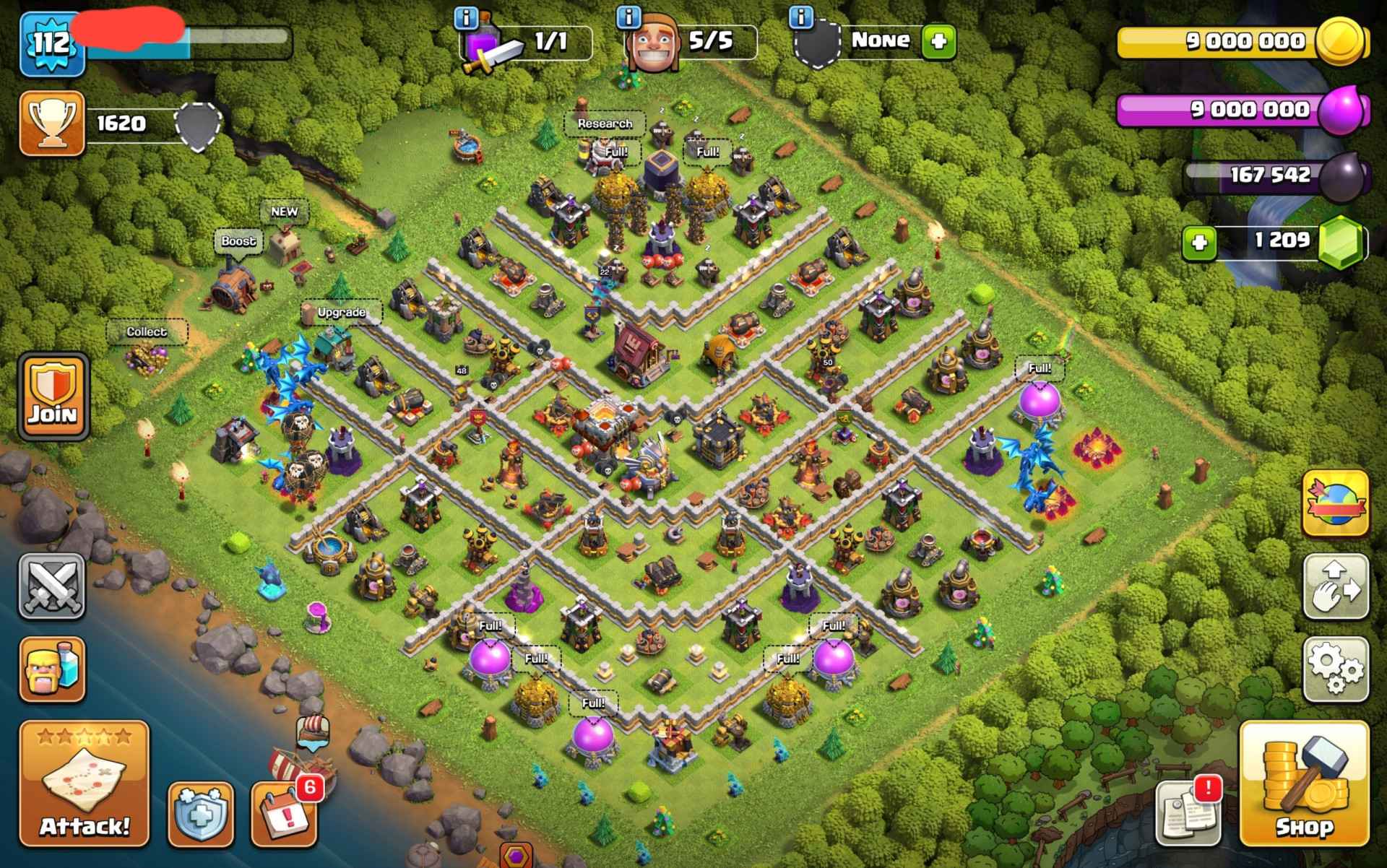This screenshot has height=868, width=1387.
Task: Open the army barbarian and potion button
Action: tap(52, 669)
